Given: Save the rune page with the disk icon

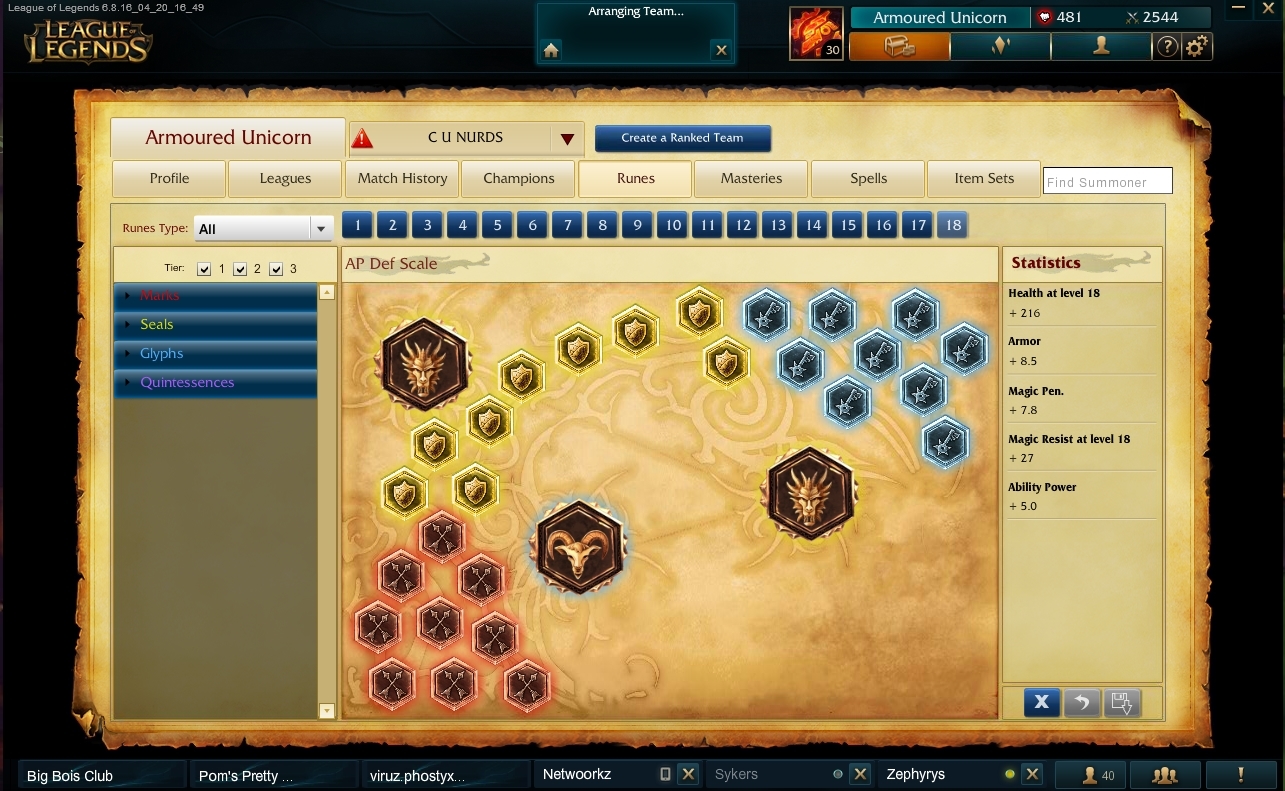Looking at the screenshot, I should click(1122, 703).
